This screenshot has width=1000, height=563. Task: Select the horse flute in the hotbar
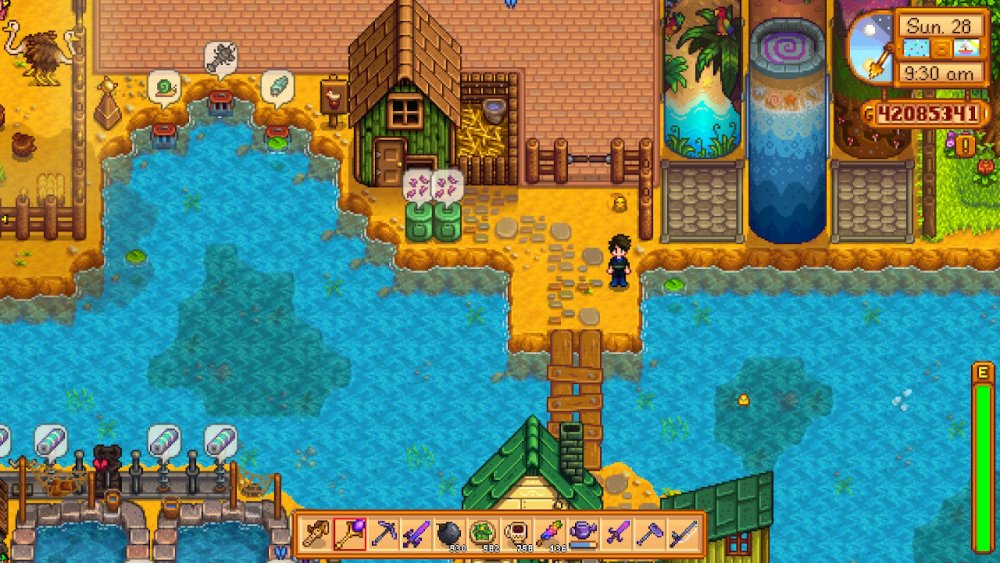pos(317,534)
